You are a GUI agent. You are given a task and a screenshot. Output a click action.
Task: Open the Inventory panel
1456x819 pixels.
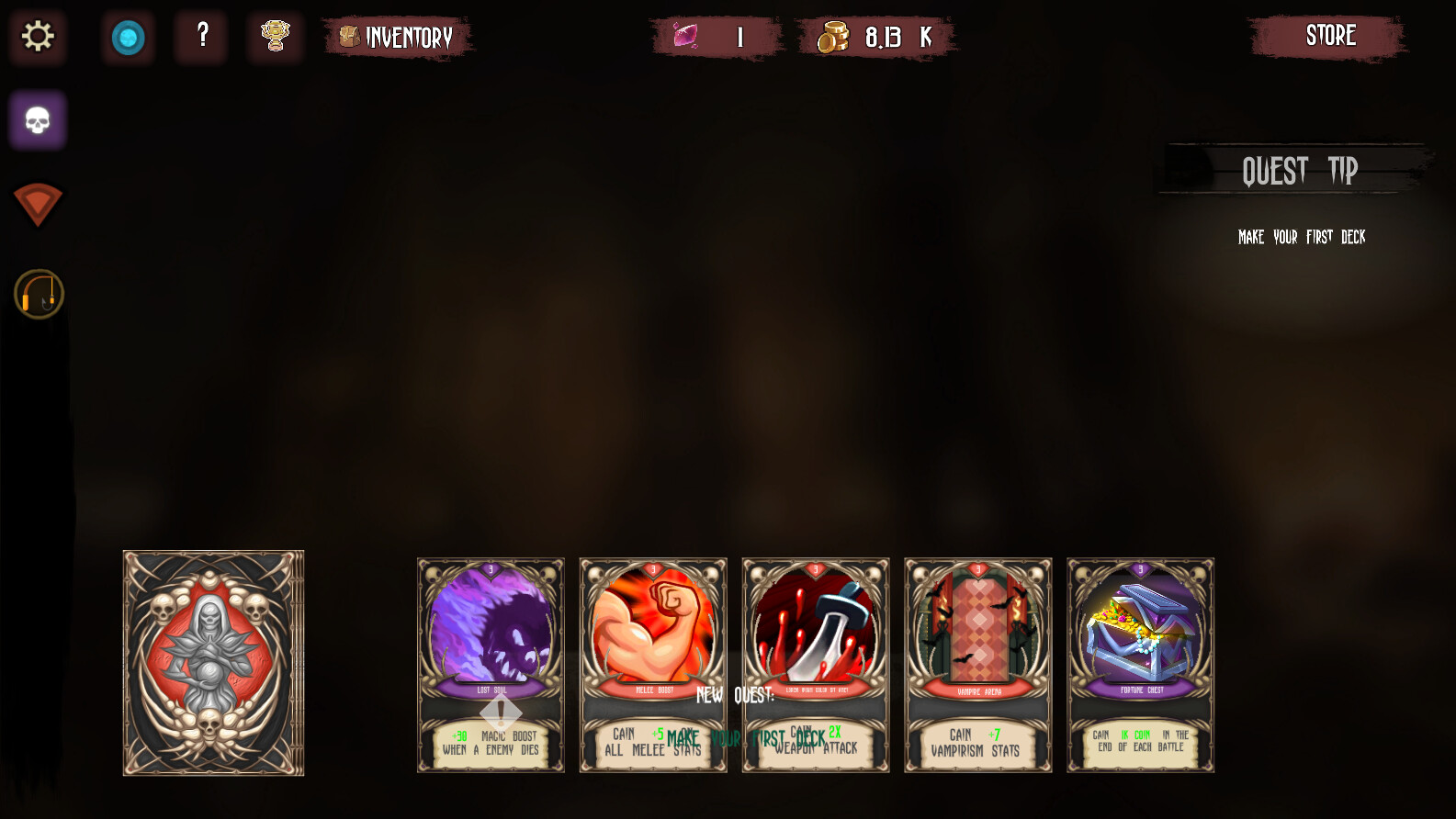(409, 38)
